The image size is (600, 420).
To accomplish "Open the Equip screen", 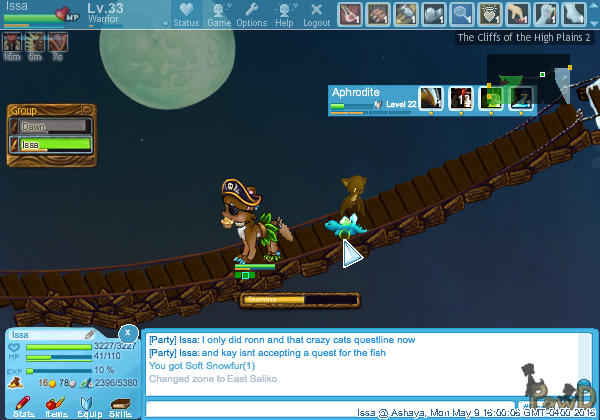I will click(x=88, y=404).
